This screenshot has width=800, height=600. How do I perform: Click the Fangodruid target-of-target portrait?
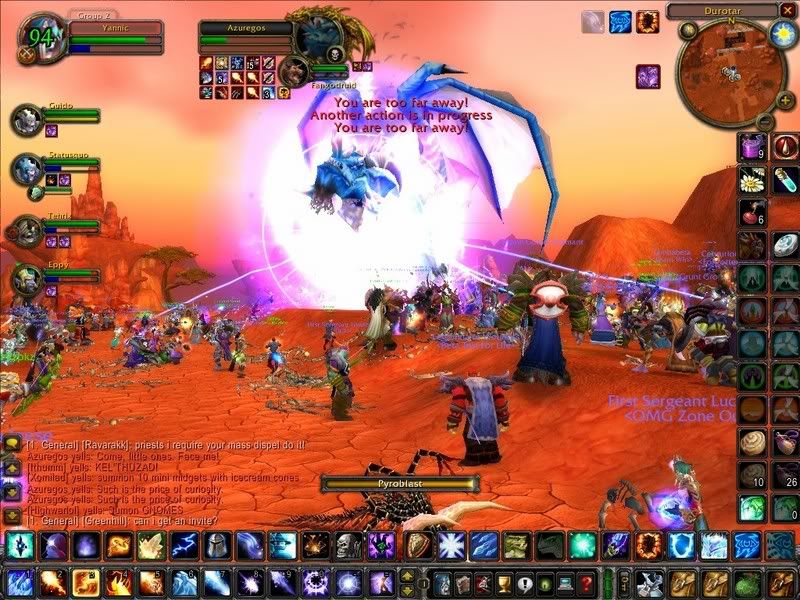click(x=294, y=70)
